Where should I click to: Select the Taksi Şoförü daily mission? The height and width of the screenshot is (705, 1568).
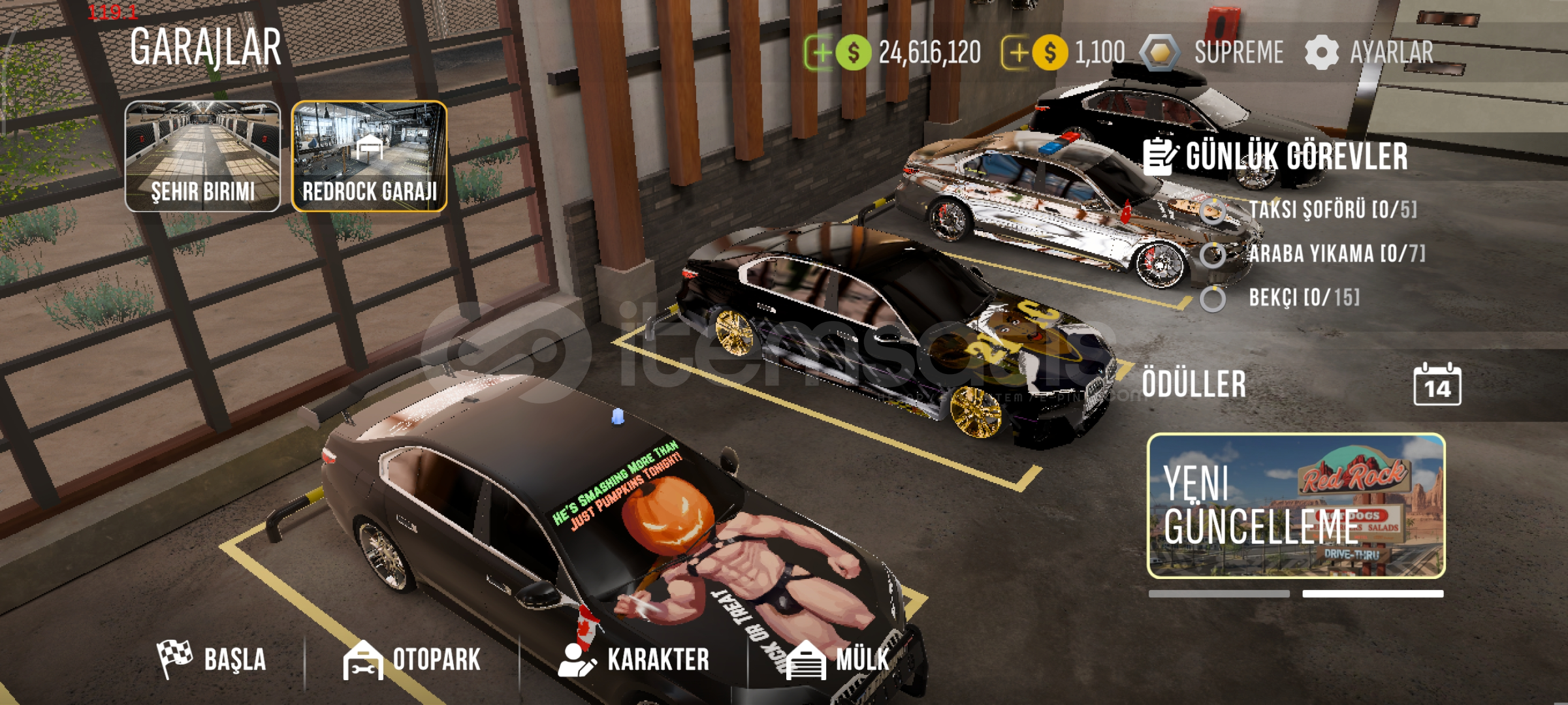coord(1331,210)
